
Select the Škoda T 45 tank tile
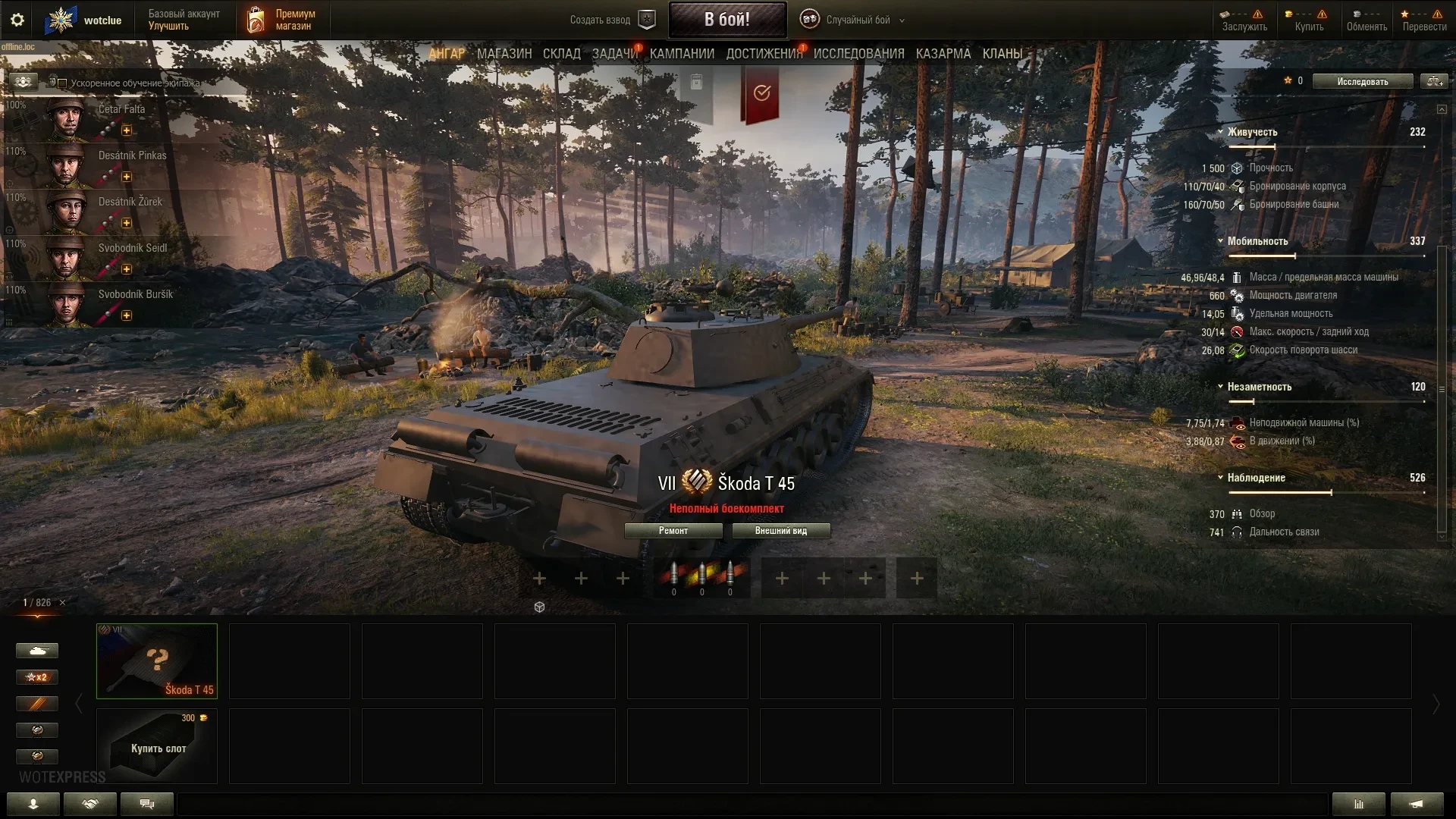(x=157, y=661)
